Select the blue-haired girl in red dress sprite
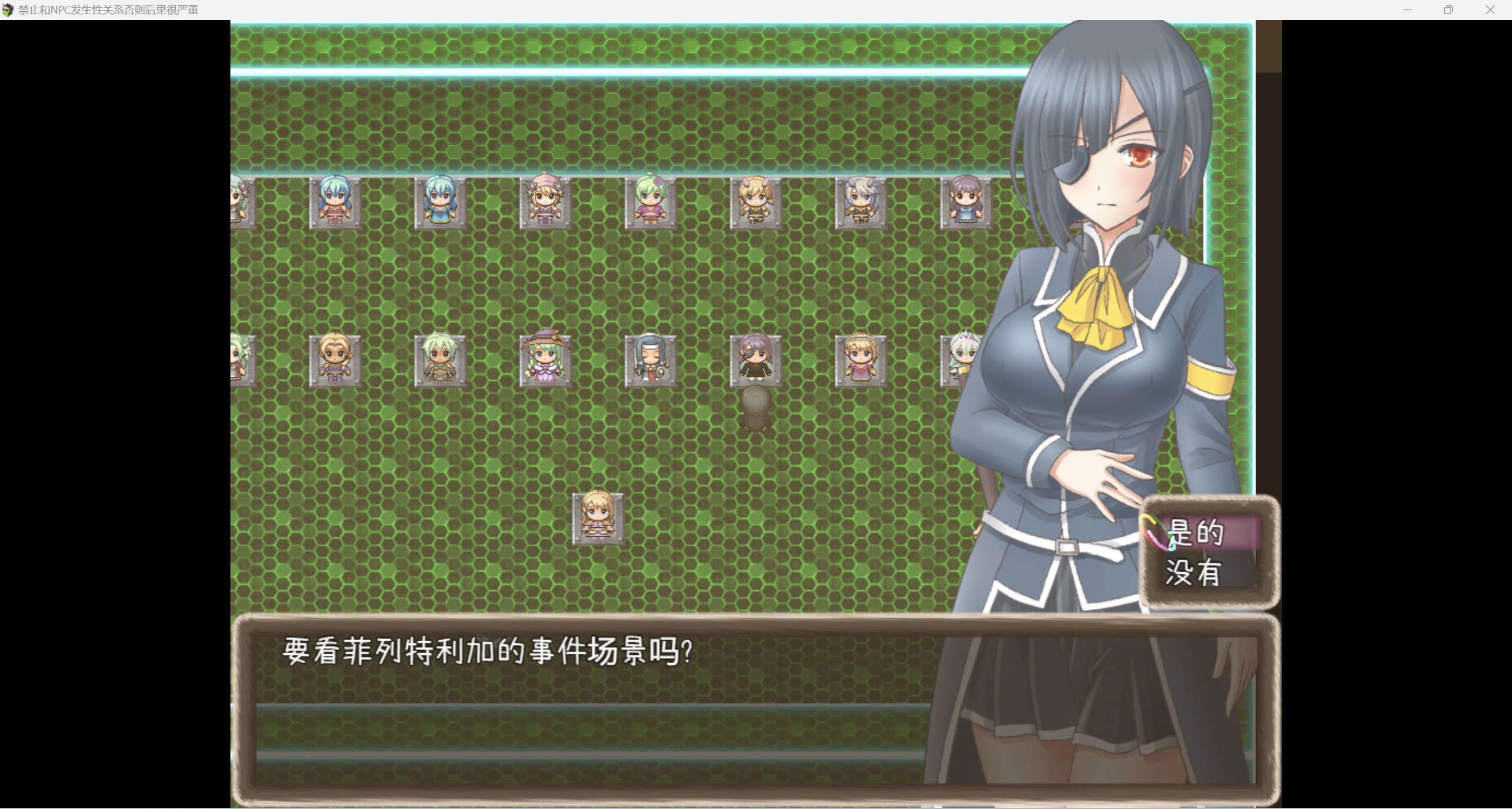 point(334,201)
